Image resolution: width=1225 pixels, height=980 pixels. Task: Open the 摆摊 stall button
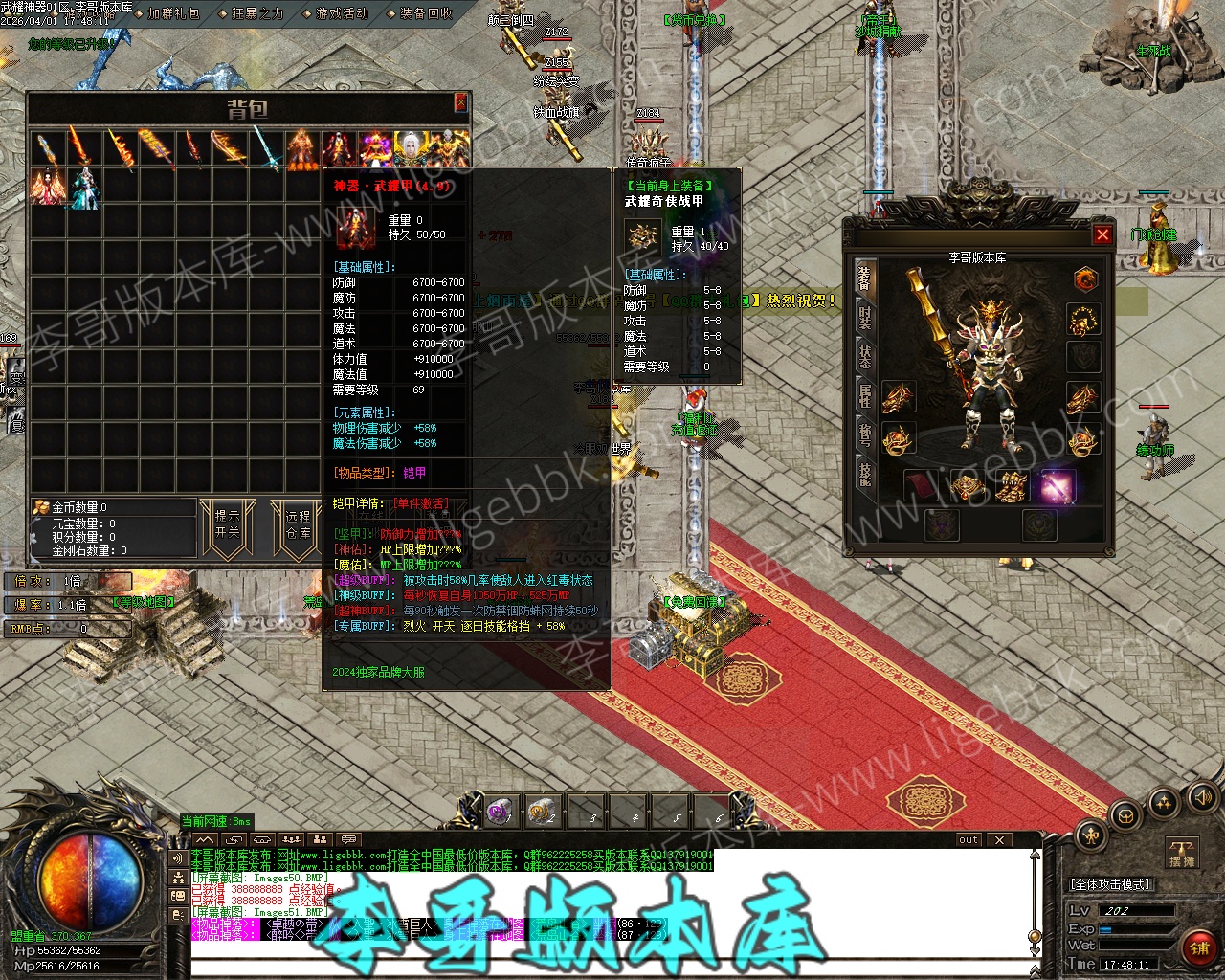pyautogui.click(x=1182, y=854)
